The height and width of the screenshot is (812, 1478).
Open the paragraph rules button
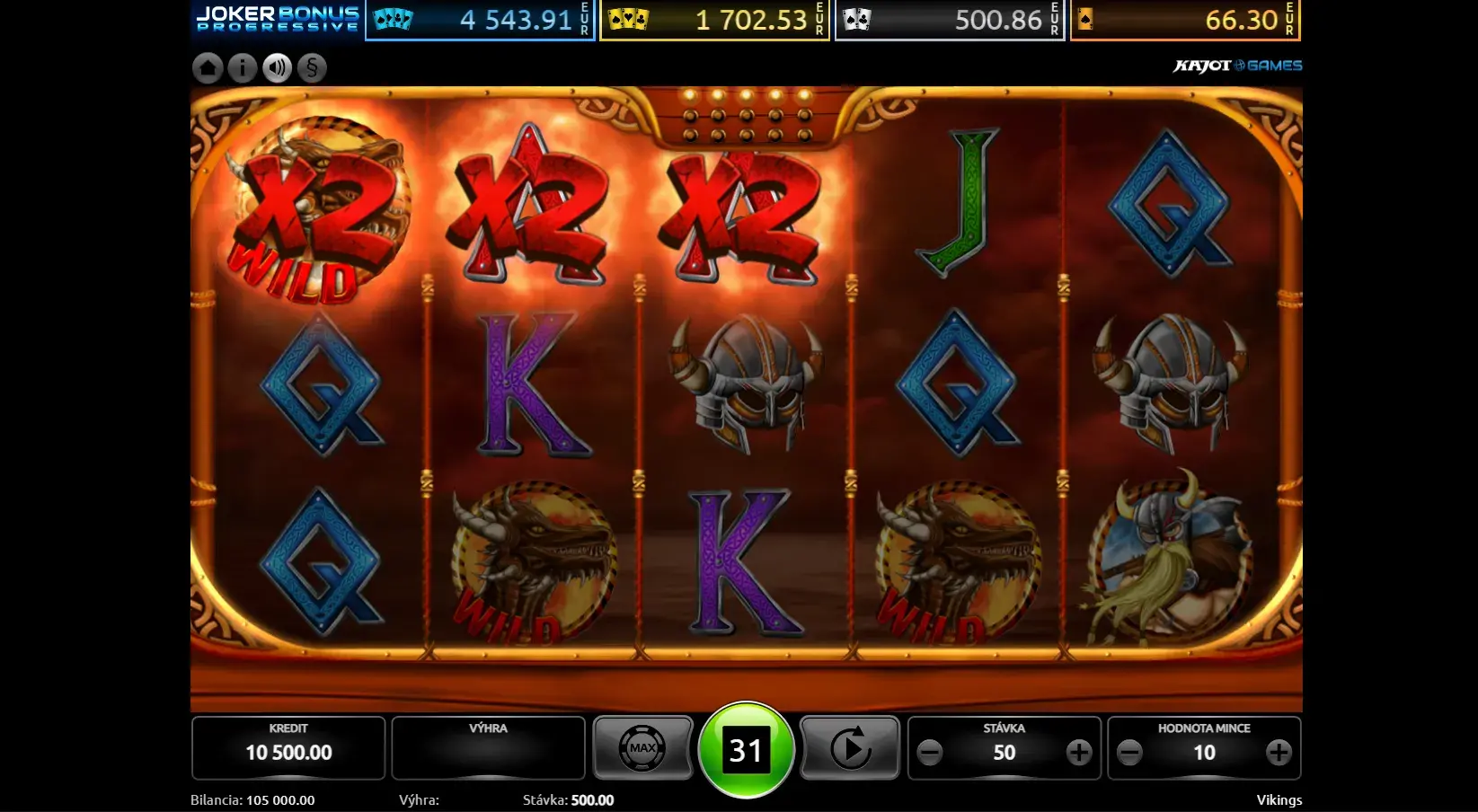tap(312, 67)
